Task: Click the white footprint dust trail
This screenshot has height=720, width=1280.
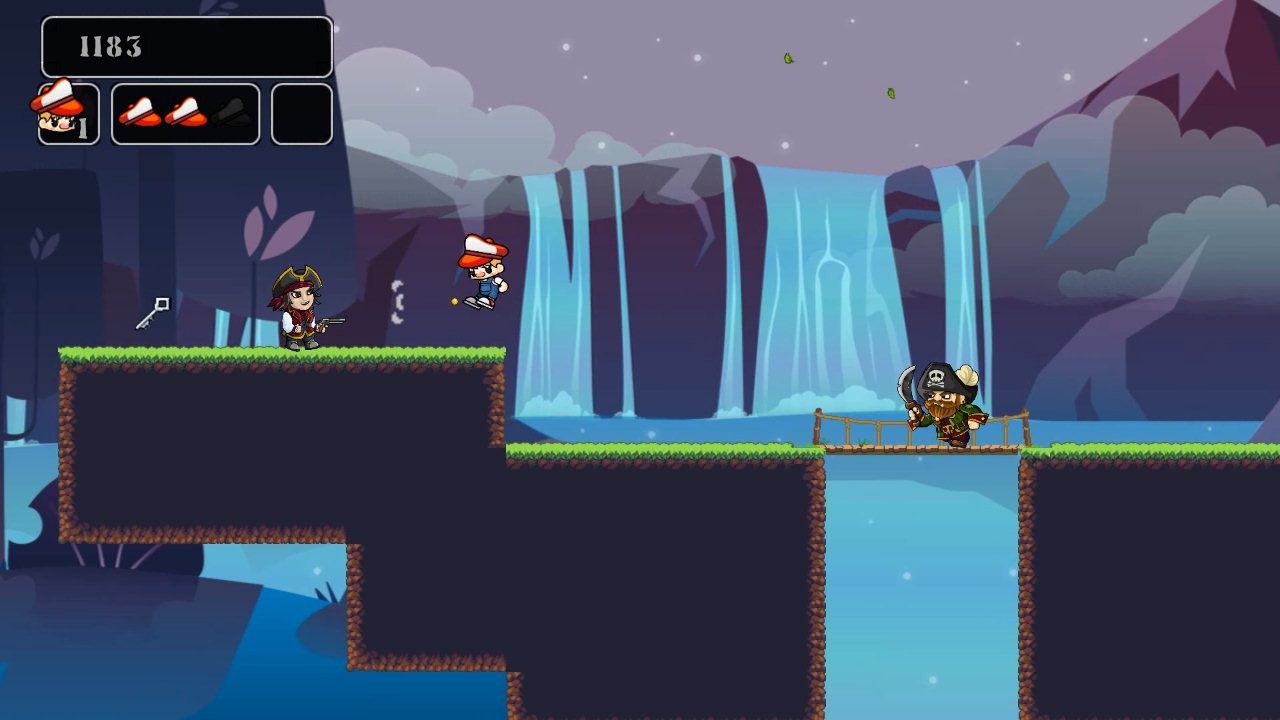Action: click(398, 300)
